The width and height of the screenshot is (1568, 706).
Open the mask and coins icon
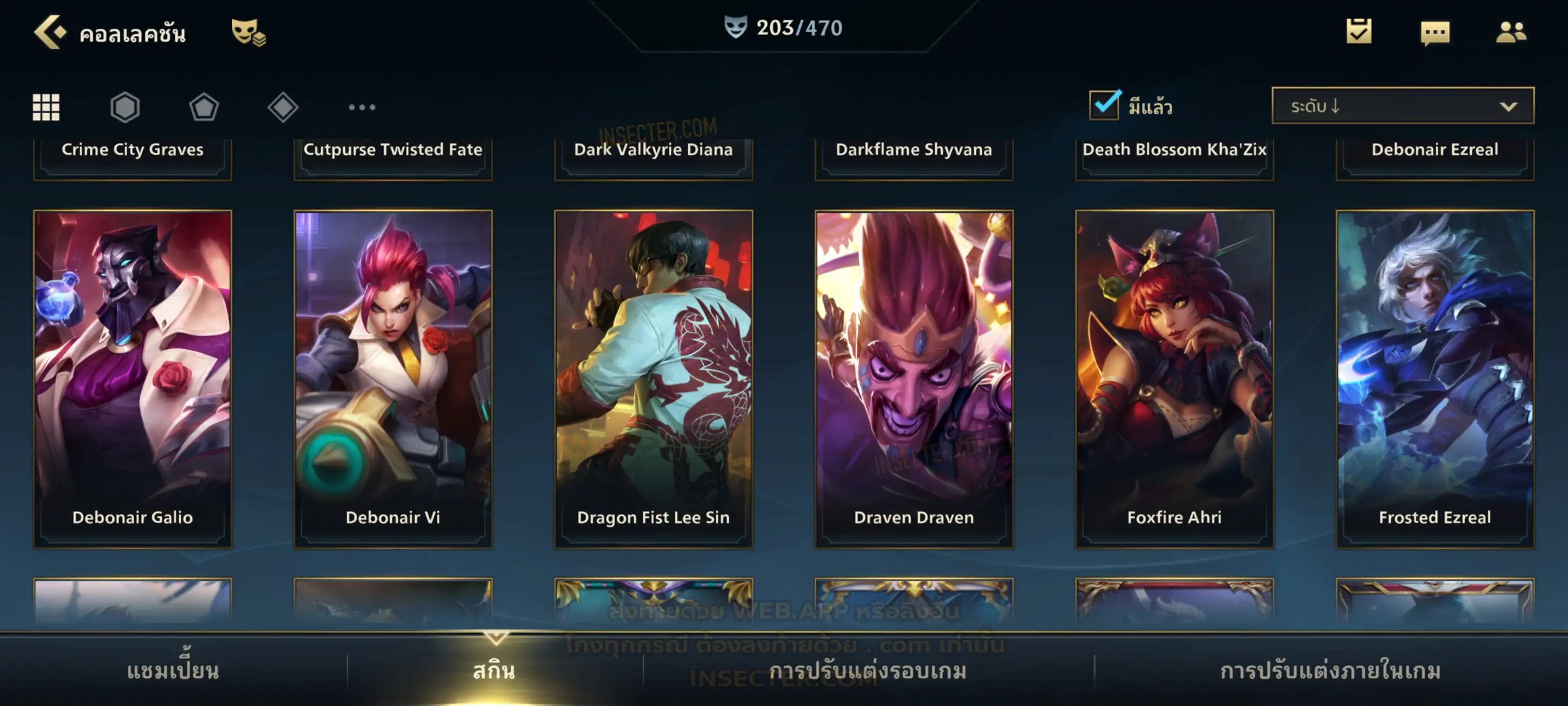point(248,32)
